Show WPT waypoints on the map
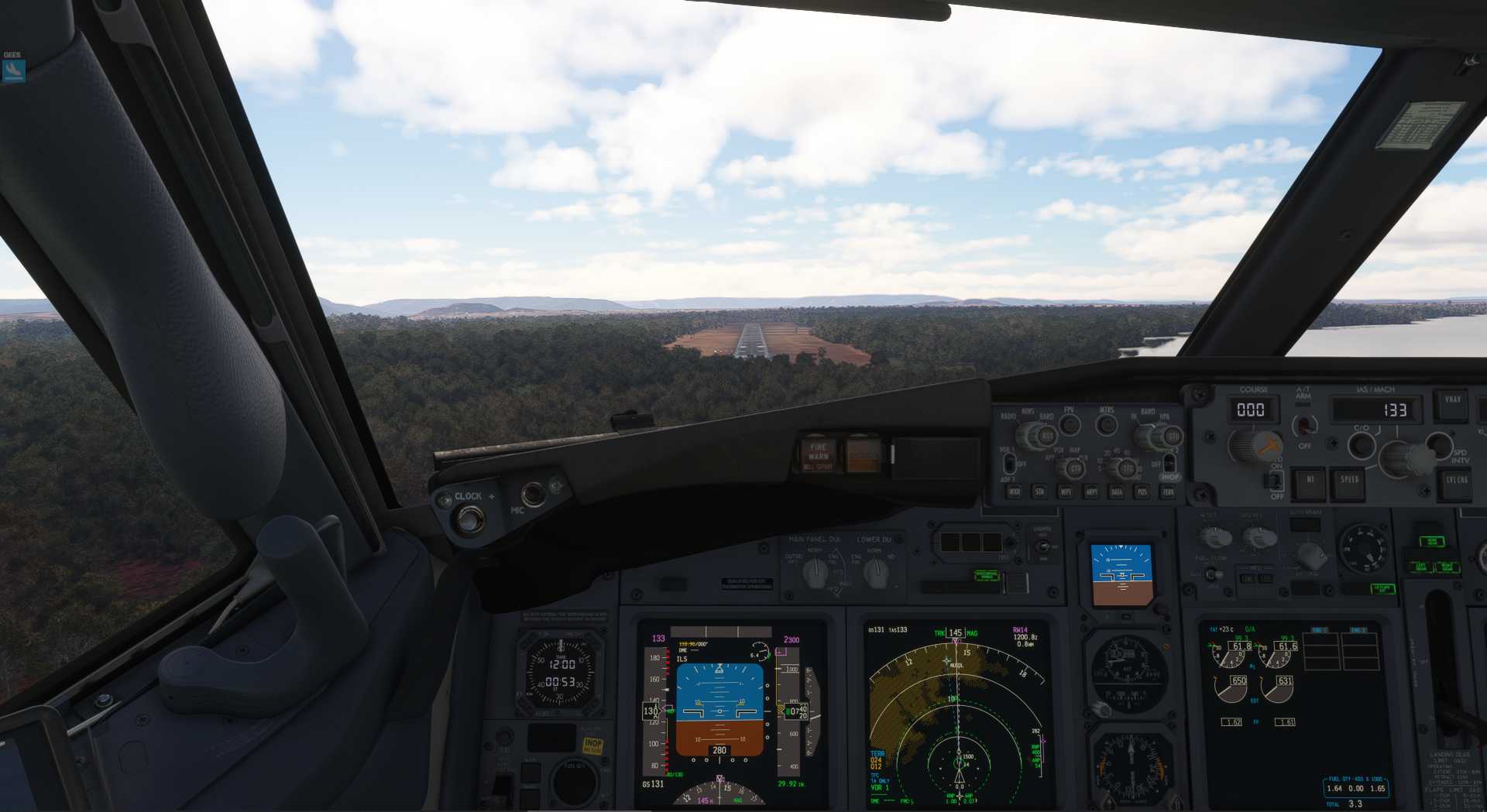Screen dimensions: 1487x812 pos(1066,492)
